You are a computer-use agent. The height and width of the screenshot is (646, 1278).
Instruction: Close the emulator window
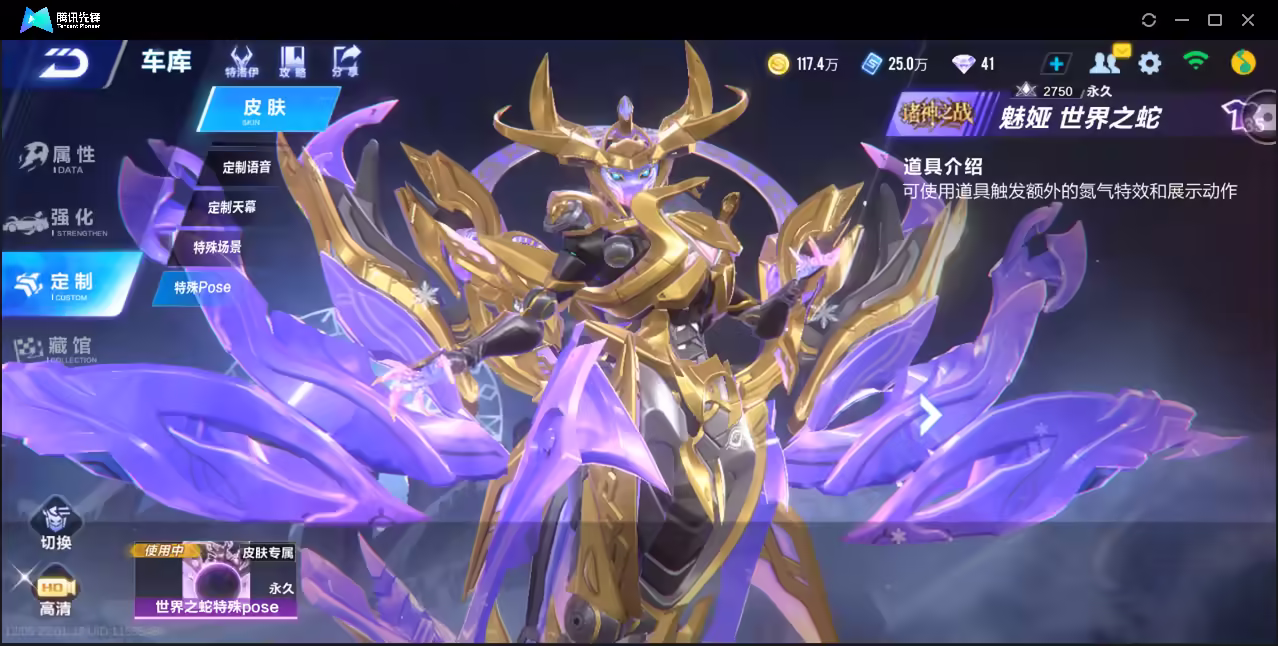point(1248,20)
